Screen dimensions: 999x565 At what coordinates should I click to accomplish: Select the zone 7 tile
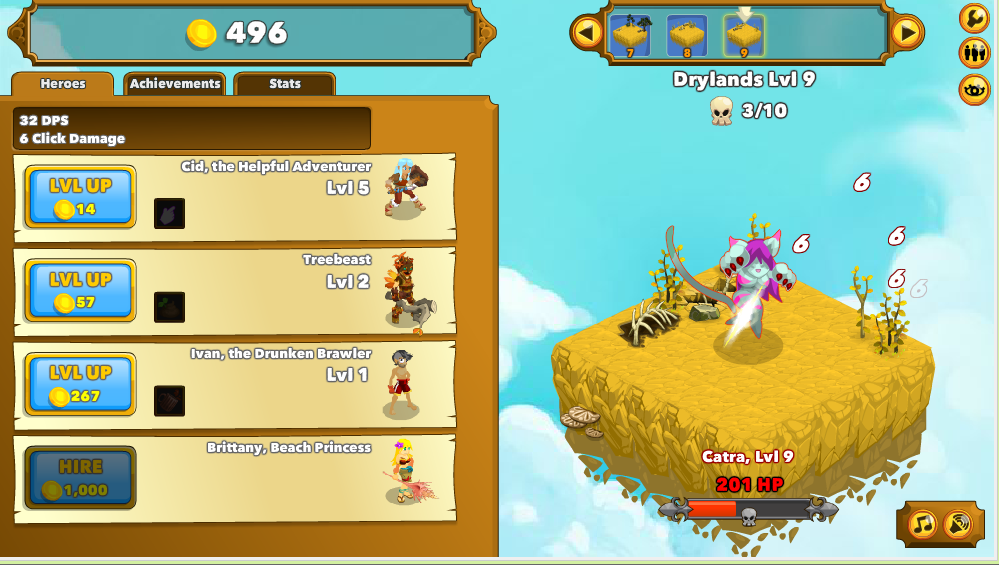point(631,36)
